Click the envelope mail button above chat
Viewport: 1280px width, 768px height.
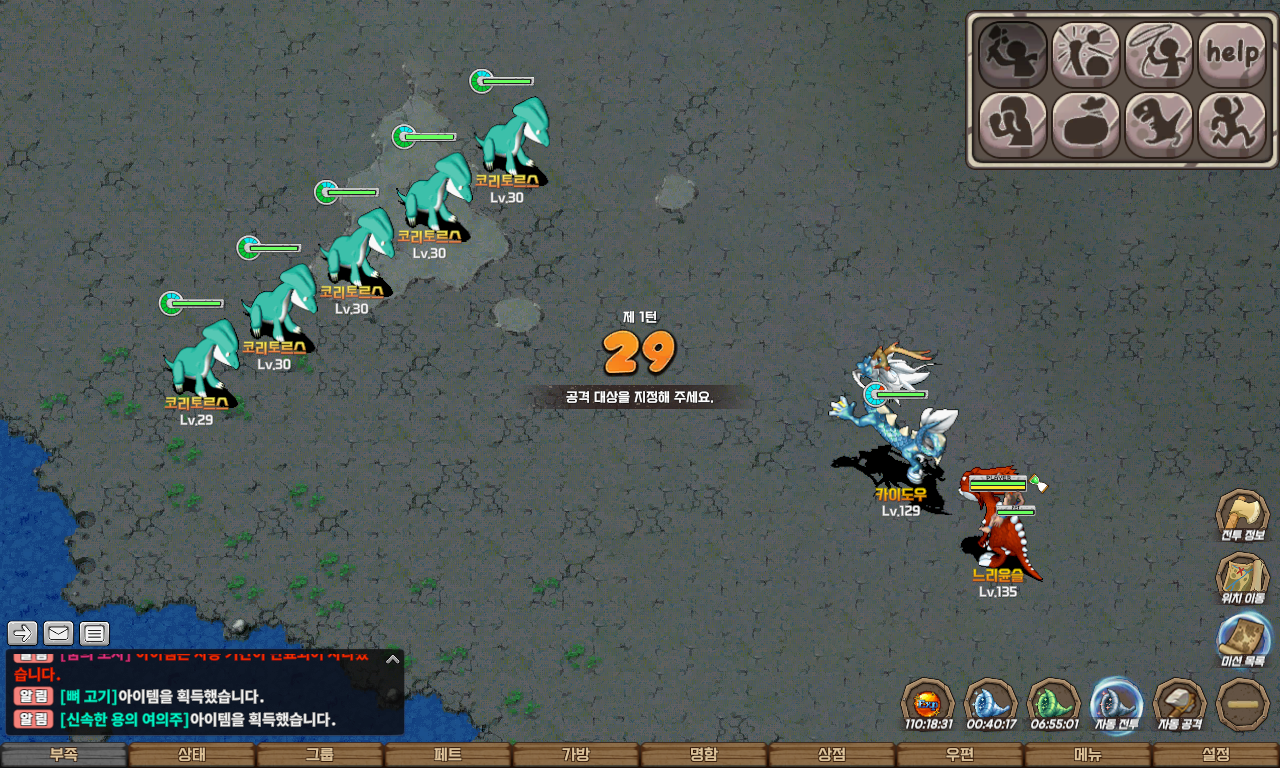59,633
